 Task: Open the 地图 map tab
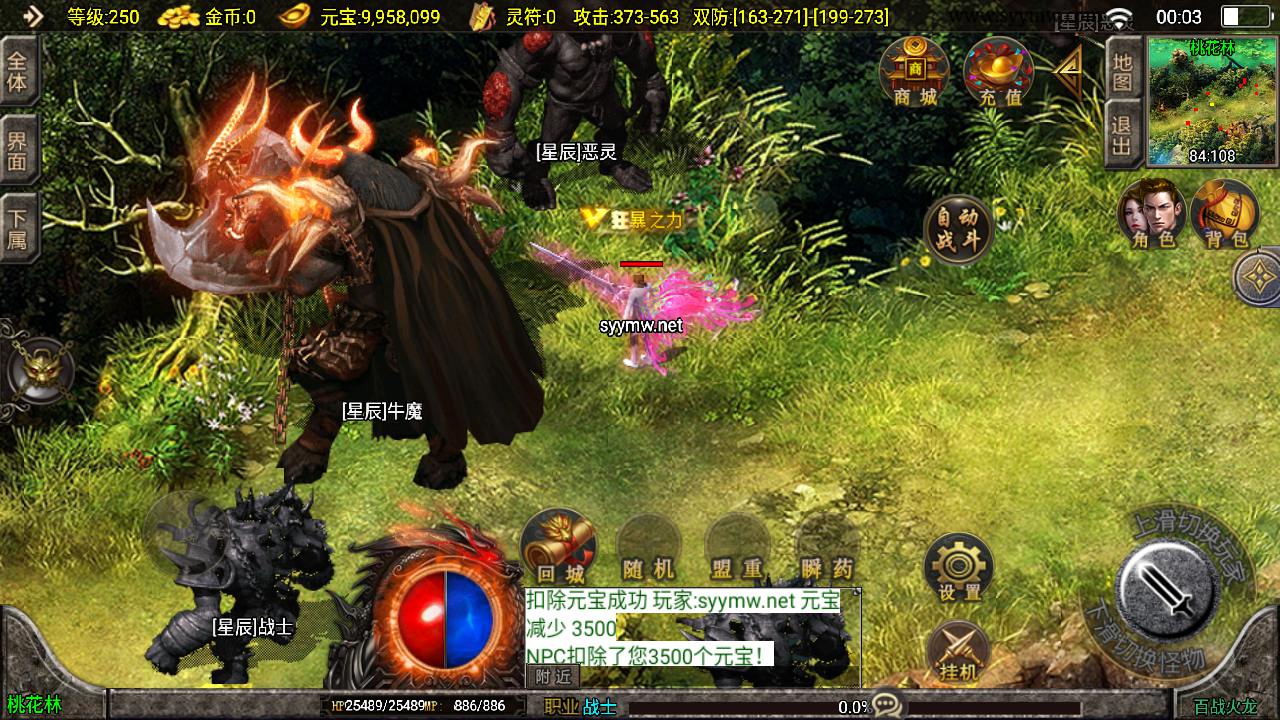coord(1122,71)
